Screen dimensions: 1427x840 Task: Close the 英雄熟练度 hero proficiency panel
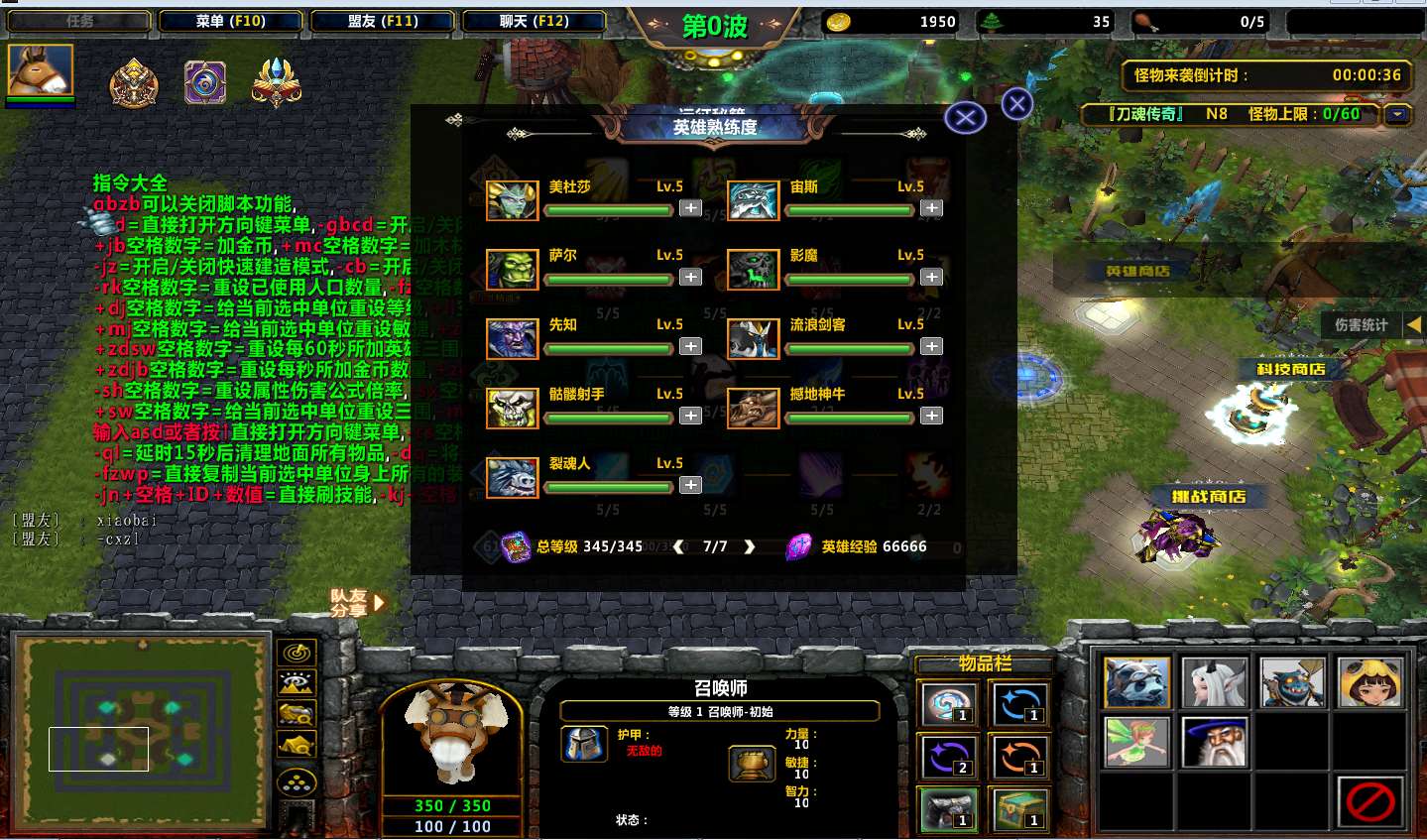[x=965, y=119]
